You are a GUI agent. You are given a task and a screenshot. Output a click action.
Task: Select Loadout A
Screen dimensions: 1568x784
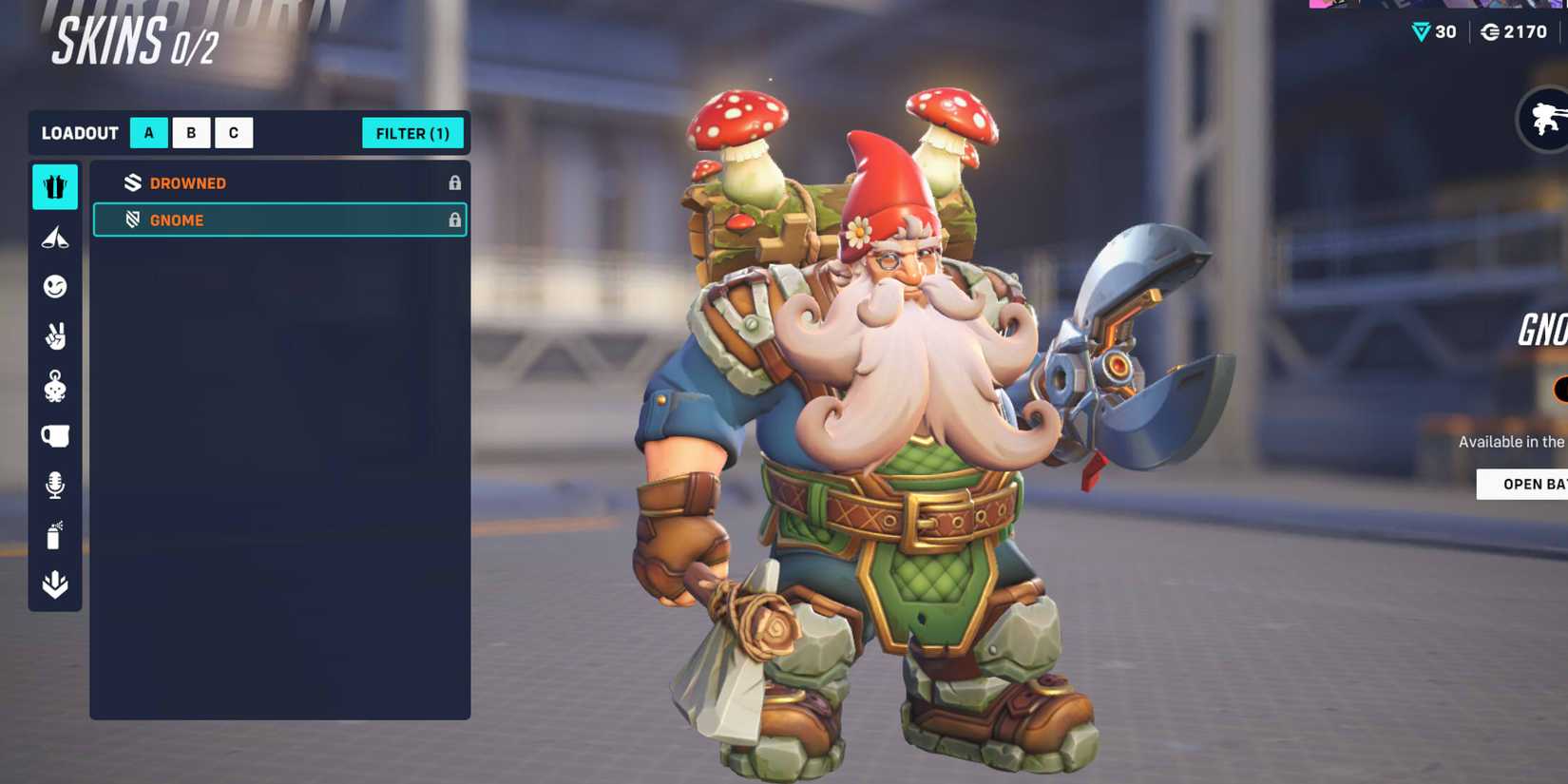(148, 132)
